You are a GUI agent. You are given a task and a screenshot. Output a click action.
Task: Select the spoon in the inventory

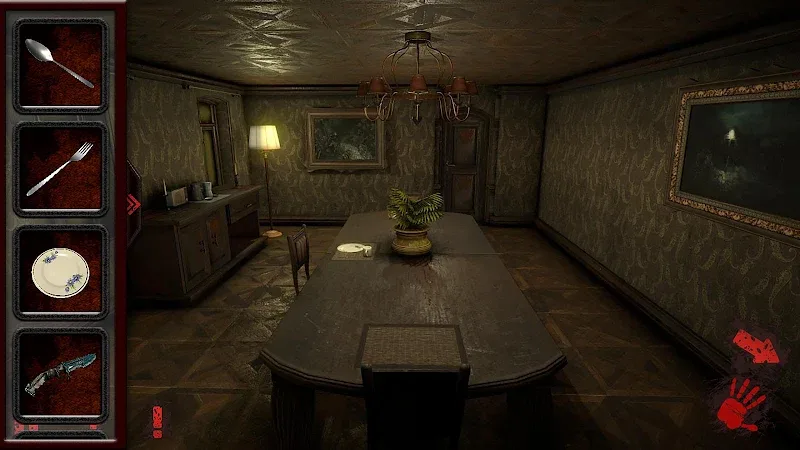[59, 64]
